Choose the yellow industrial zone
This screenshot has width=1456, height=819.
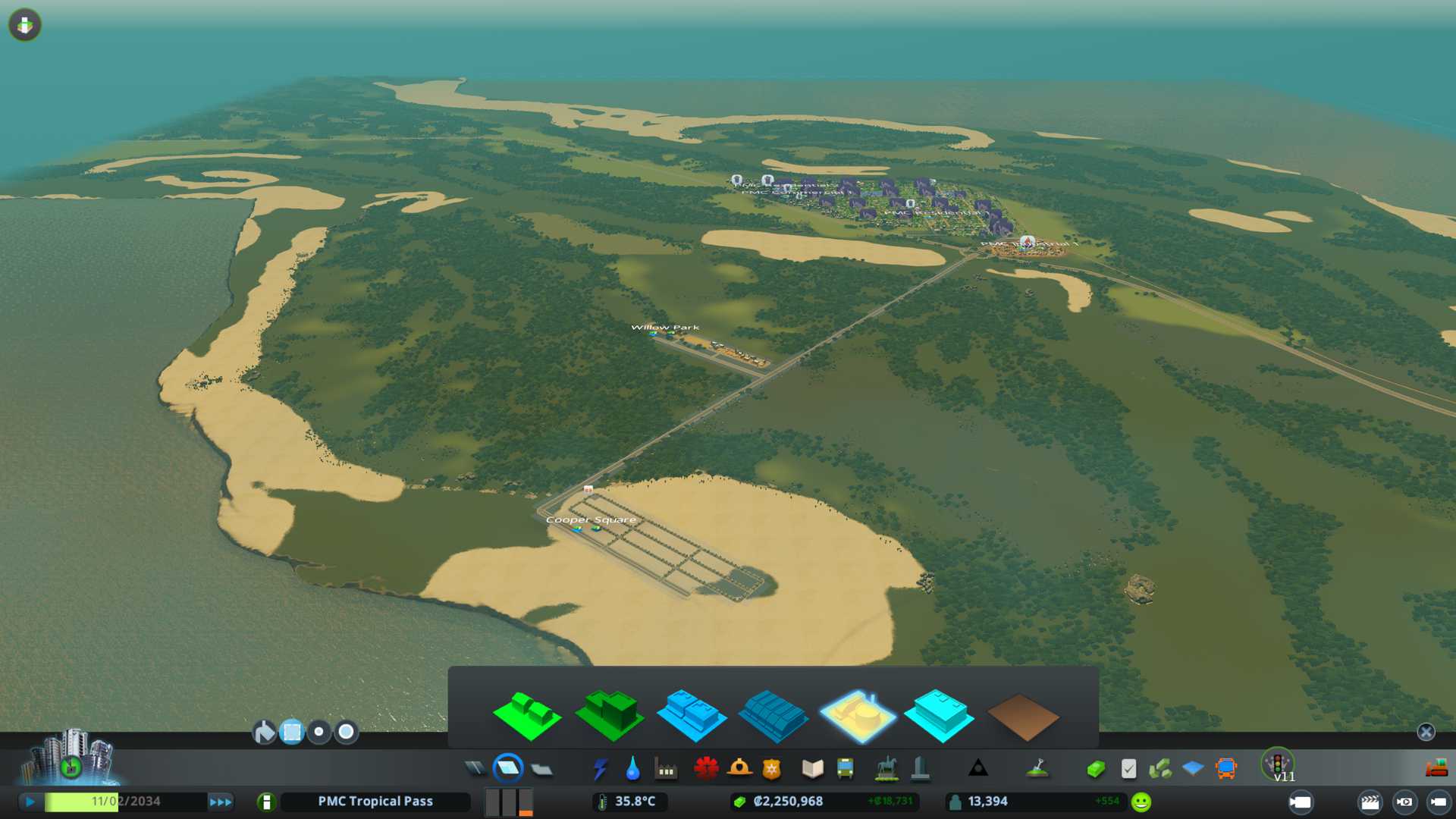click(x=857, y=714)
